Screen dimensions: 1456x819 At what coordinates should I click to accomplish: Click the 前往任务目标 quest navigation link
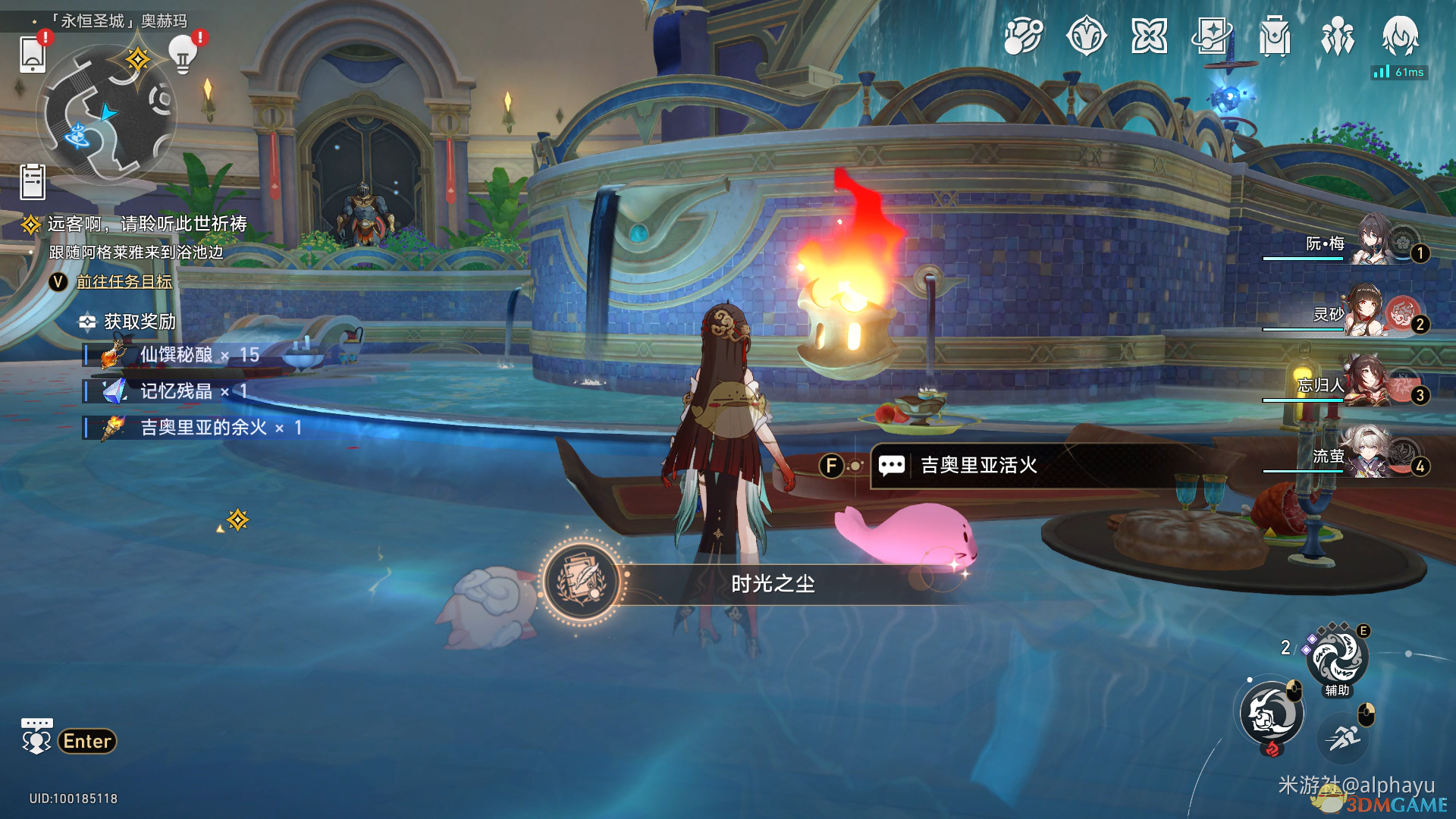tap(124, 281)
